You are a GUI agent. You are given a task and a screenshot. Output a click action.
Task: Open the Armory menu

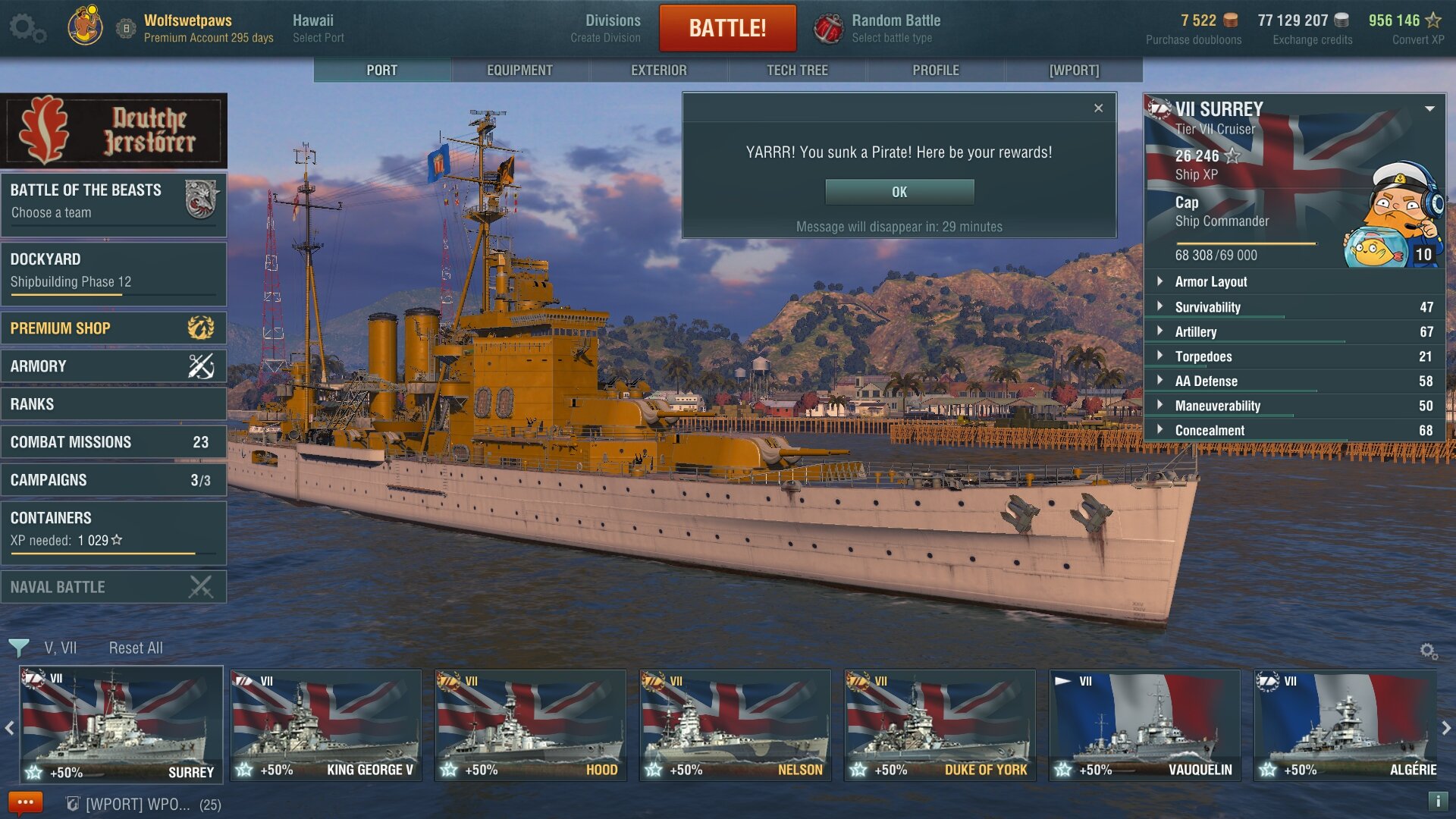tap(114, 366)
